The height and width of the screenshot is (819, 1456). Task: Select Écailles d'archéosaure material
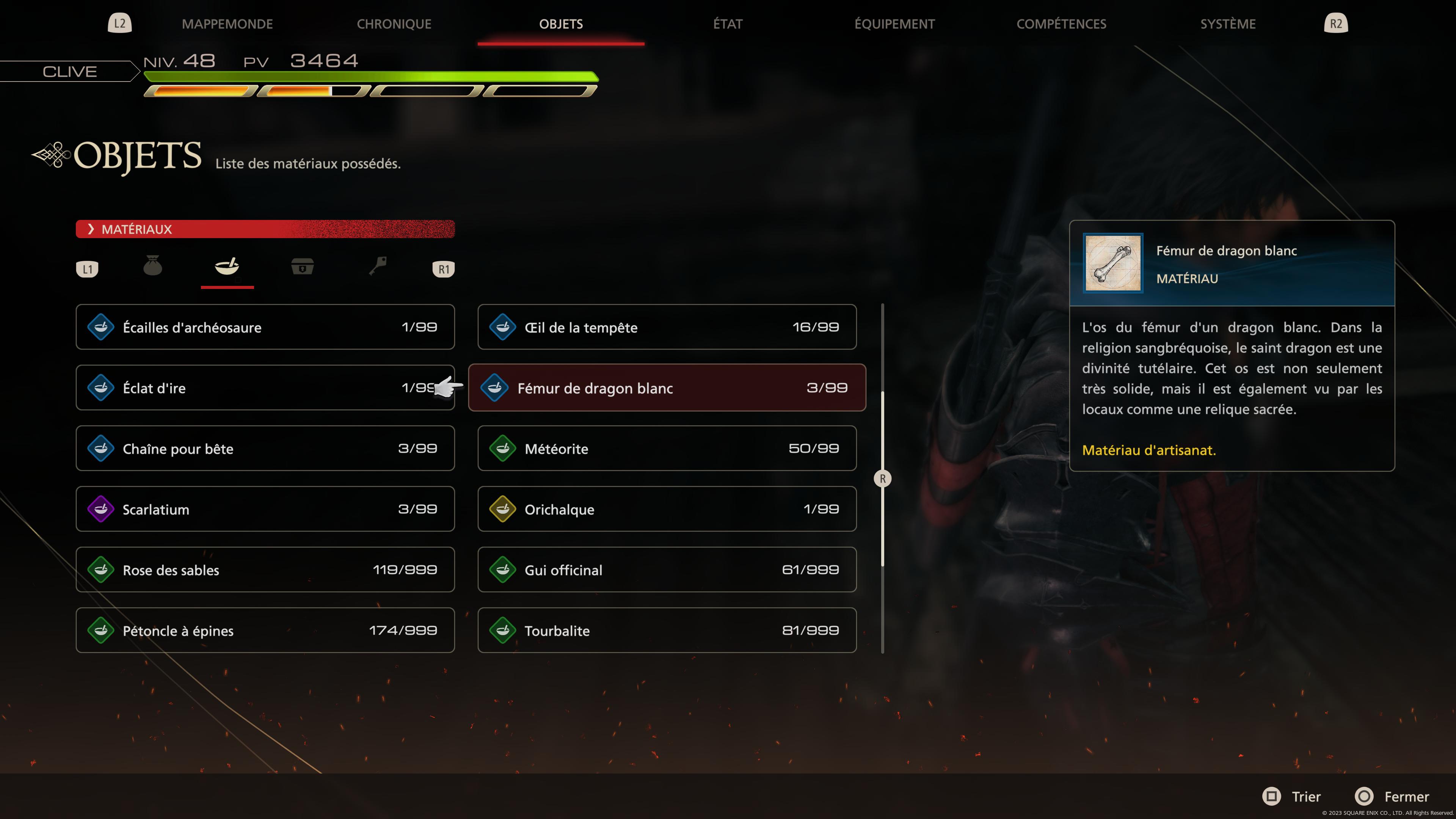click(x=265, y=327)
